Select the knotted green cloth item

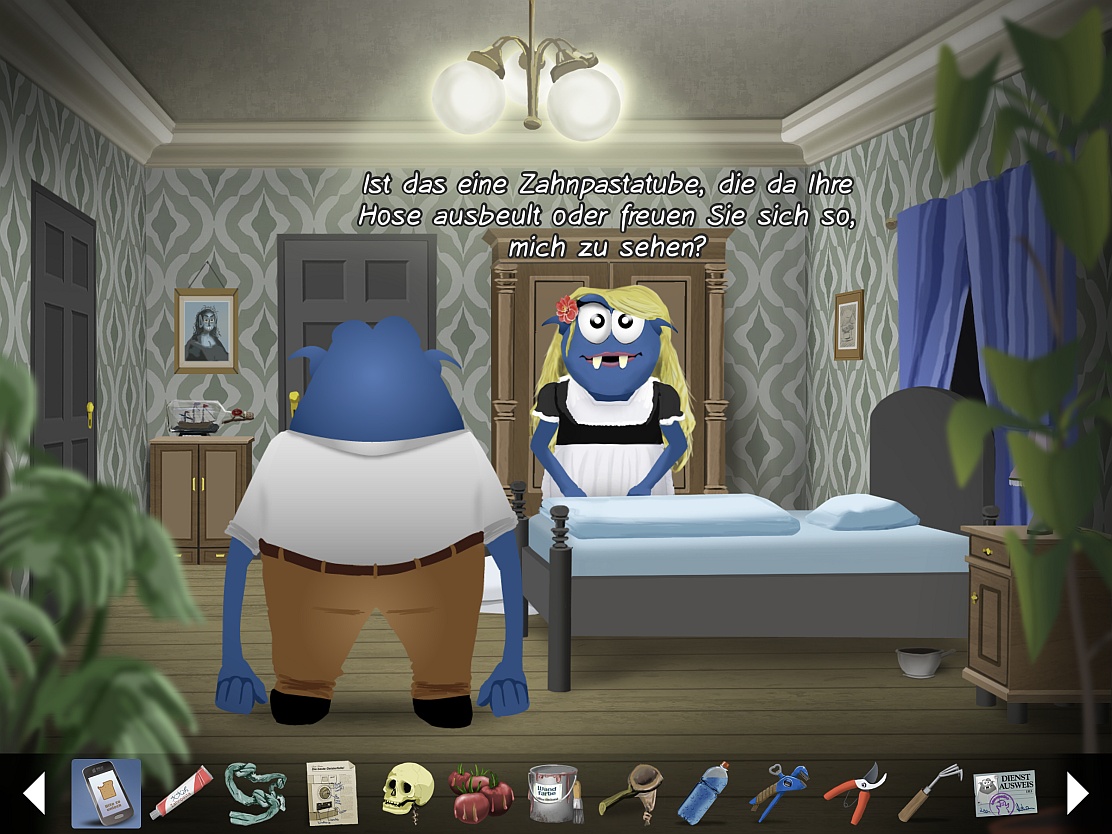[x=255, y=793]
